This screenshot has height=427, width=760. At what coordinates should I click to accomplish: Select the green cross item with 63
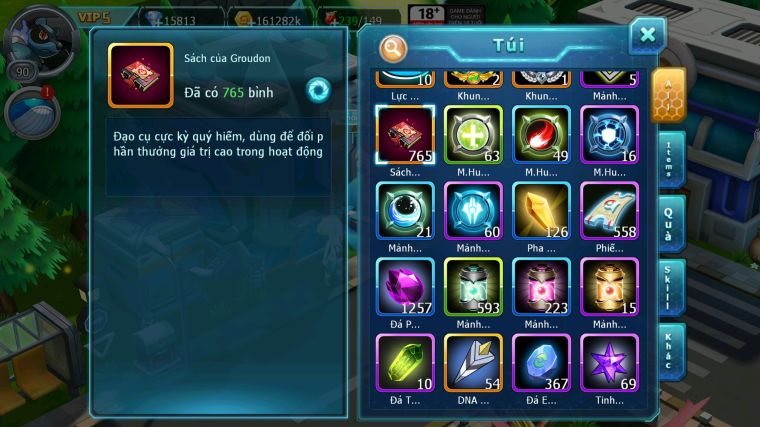(x=473, y=134)
